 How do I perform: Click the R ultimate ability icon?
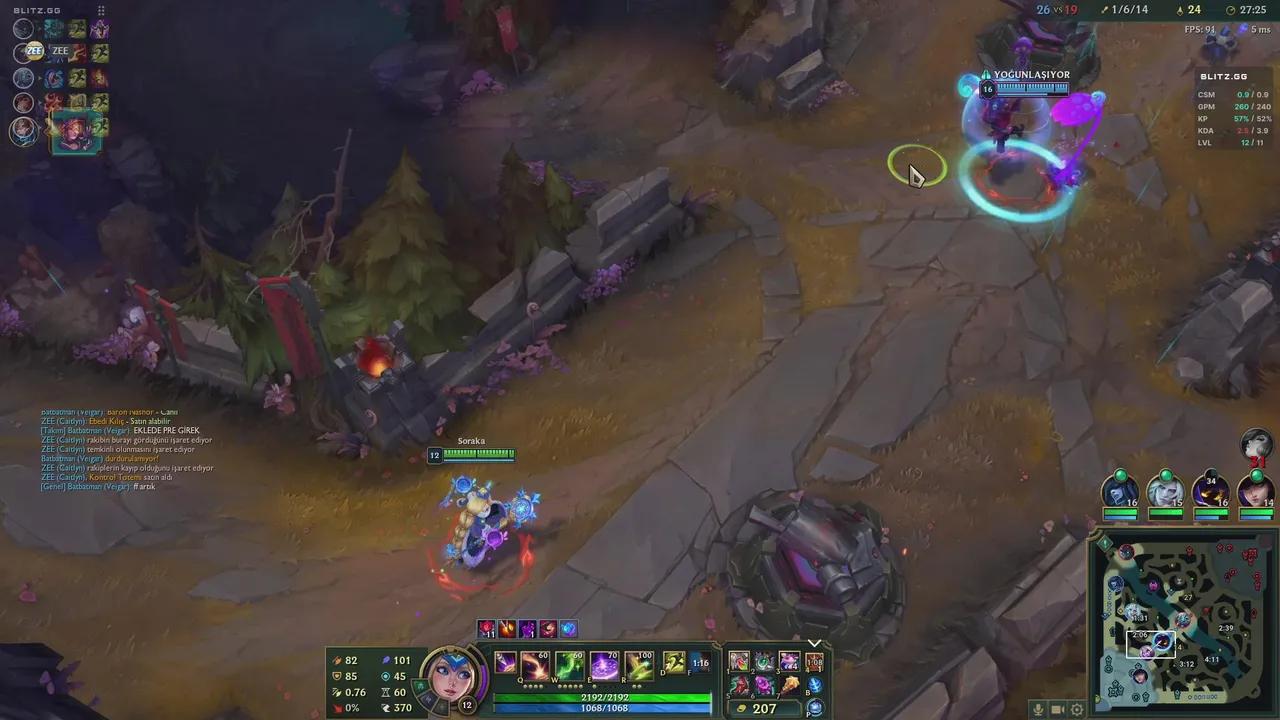point(640,663)
